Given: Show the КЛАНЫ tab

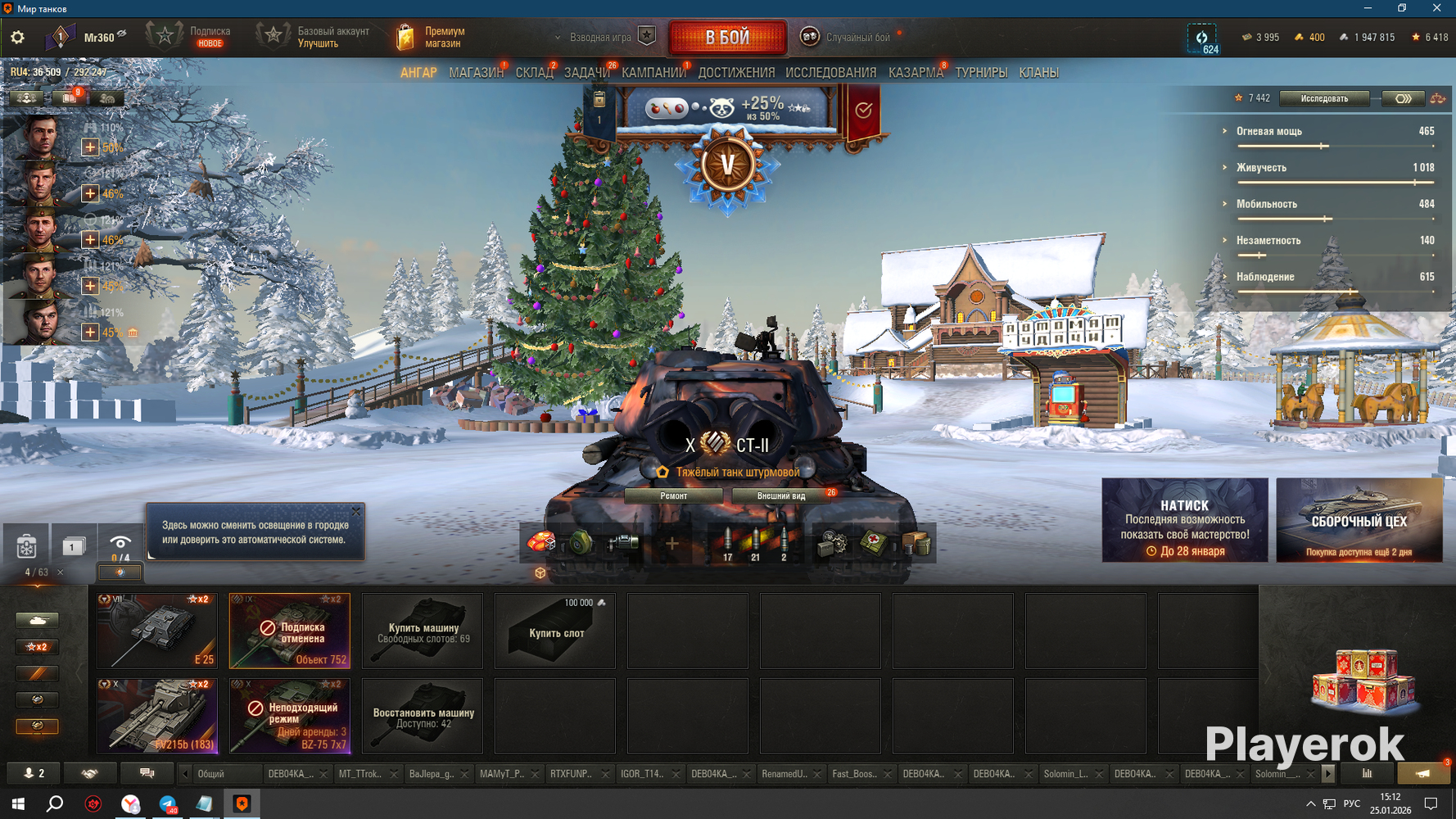Looking at the screenshot, I should (x=1038, y=73).
